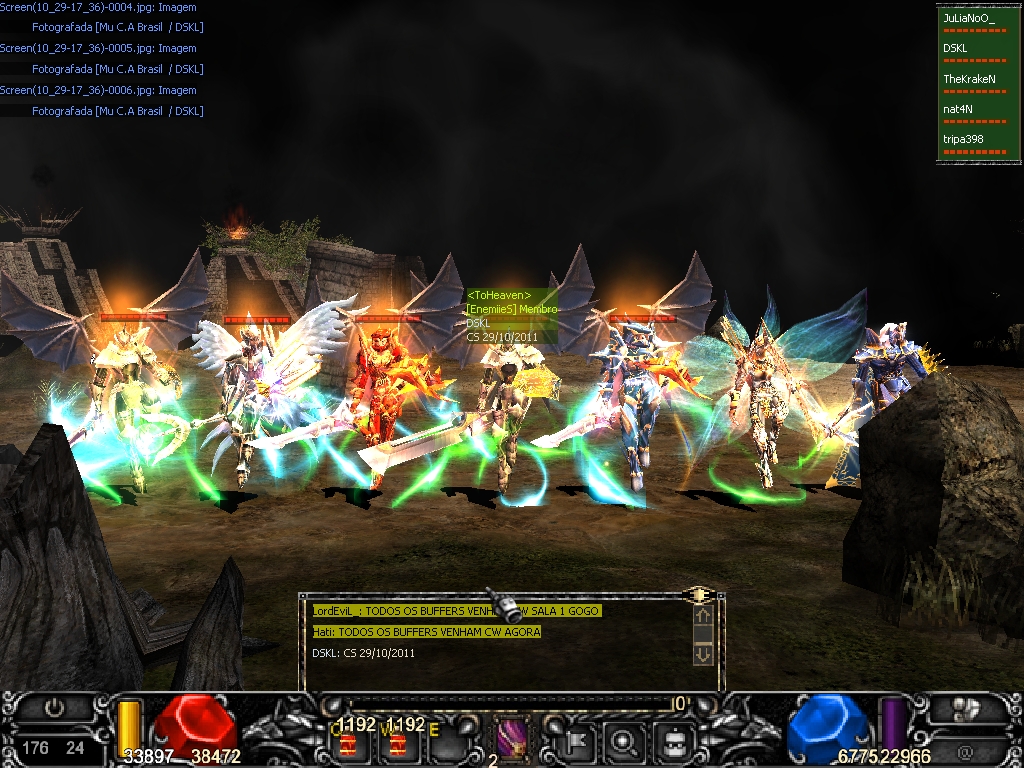
Task: Select party member tripa398
Action: pos(964,139)
